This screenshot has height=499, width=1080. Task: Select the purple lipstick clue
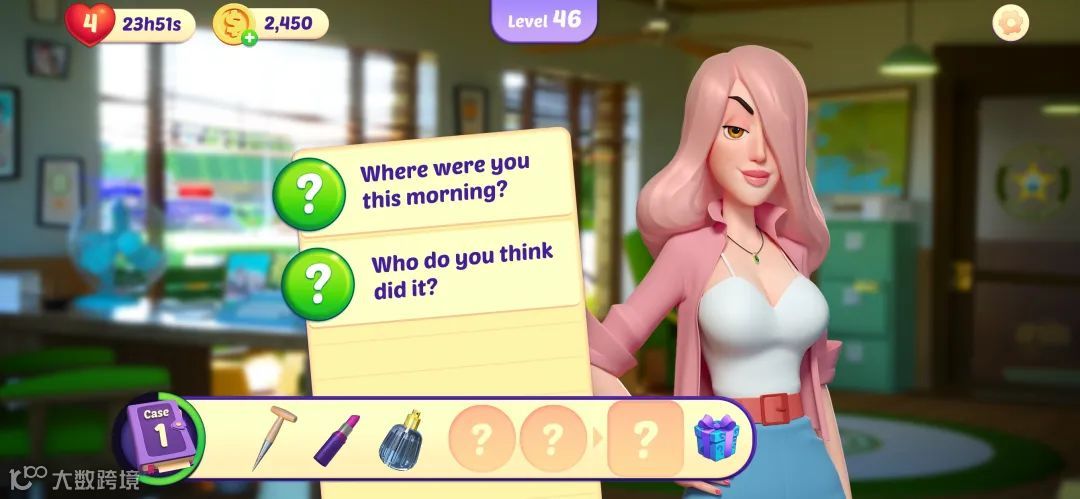coord(336,439)
